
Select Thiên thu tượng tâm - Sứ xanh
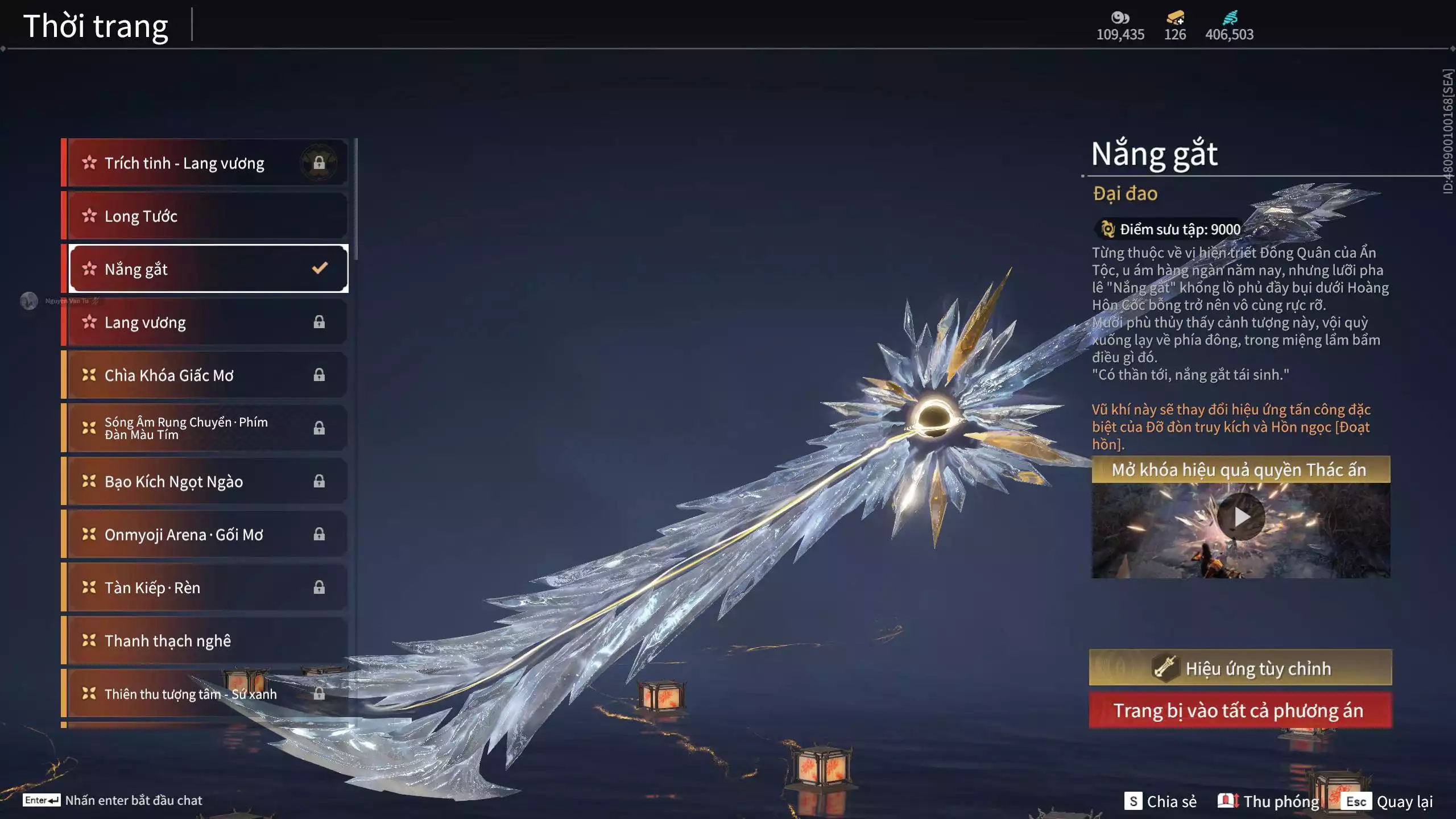point(205,694)
